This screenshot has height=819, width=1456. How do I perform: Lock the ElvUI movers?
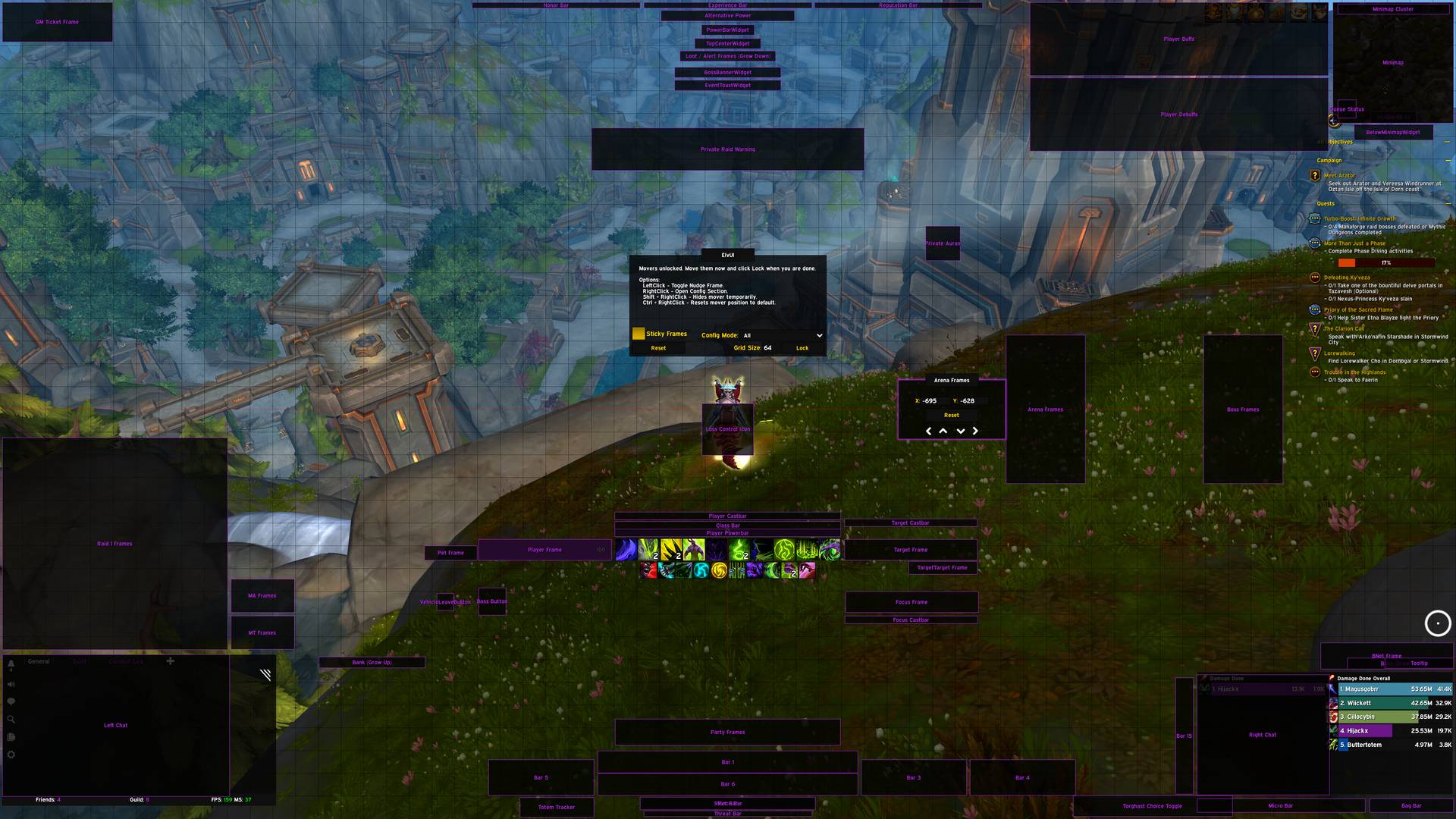click(802, 348)
